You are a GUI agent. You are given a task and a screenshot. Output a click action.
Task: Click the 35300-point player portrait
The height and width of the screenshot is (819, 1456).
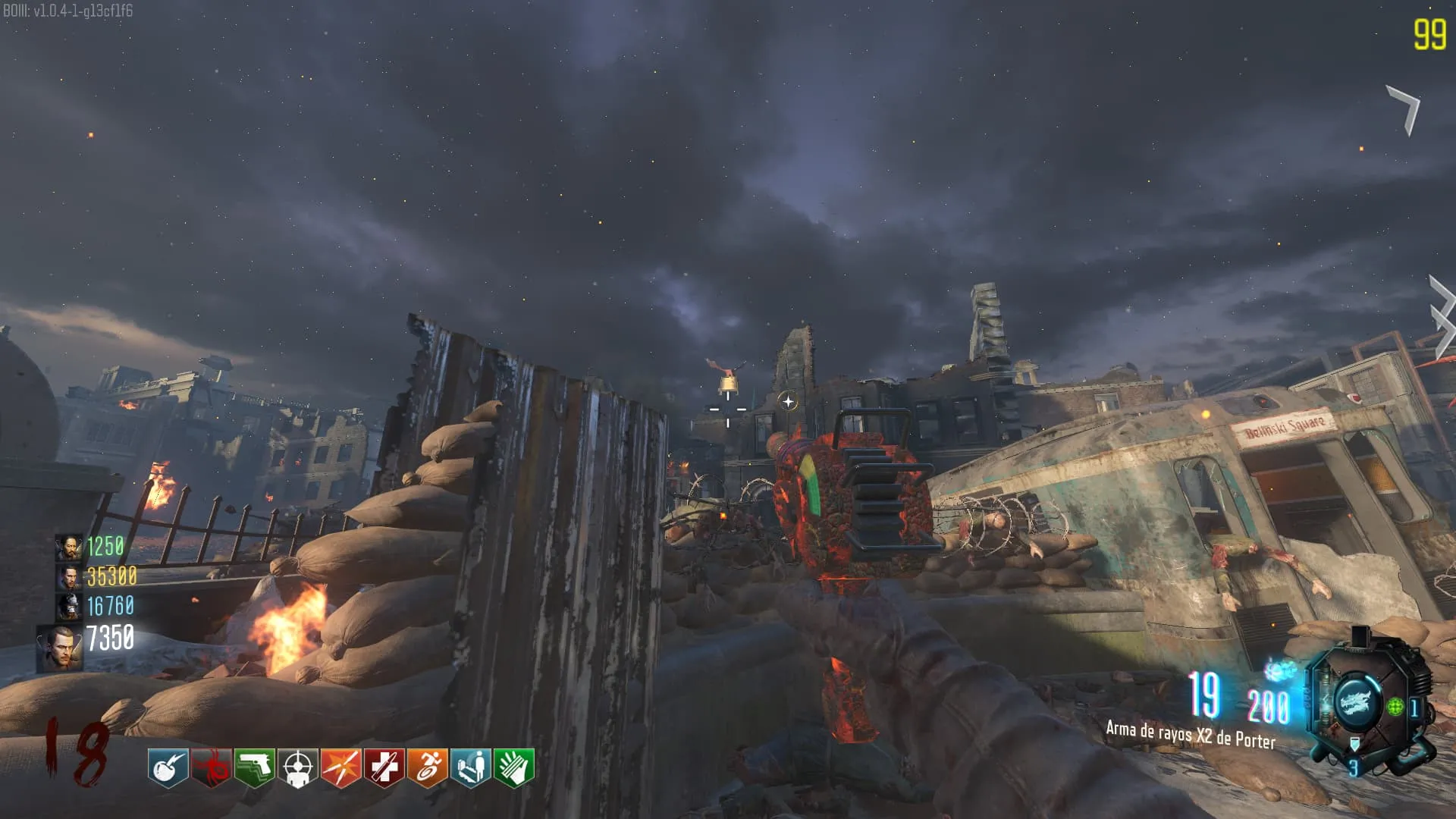click(68, 577)
